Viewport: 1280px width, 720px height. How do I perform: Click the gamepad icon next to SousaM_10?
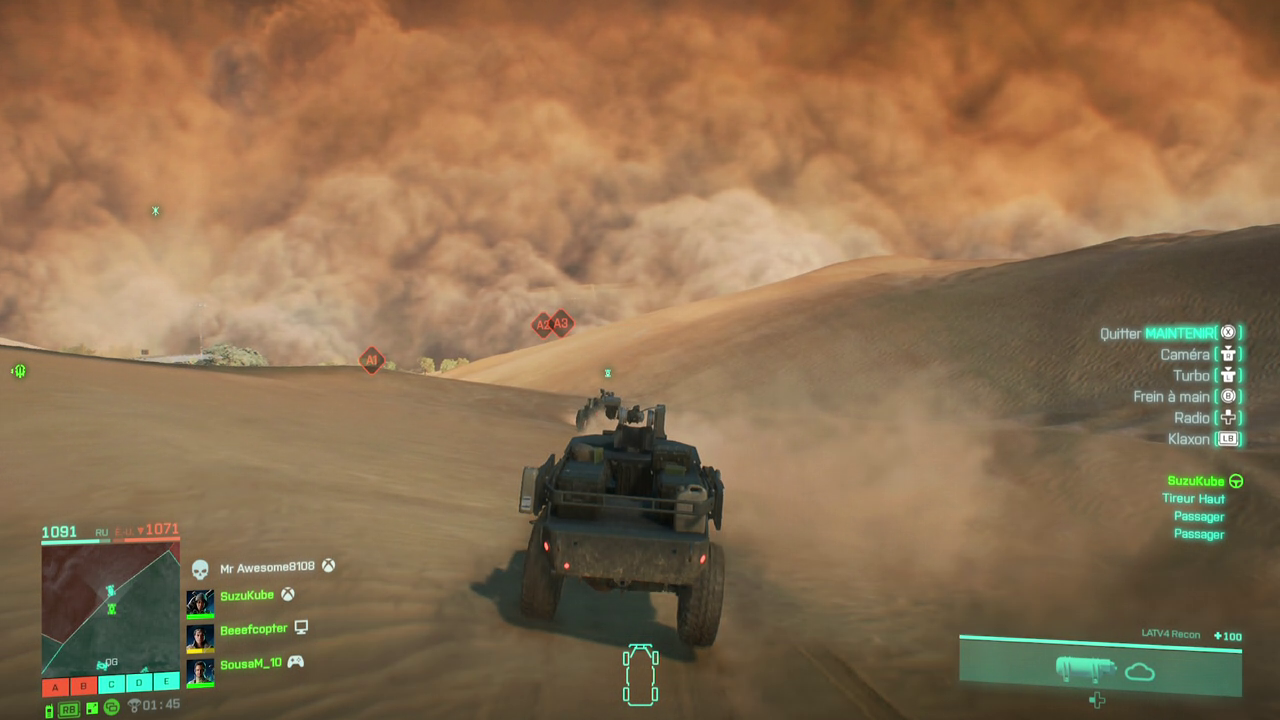pyautogui.click(x=293, y=661)
